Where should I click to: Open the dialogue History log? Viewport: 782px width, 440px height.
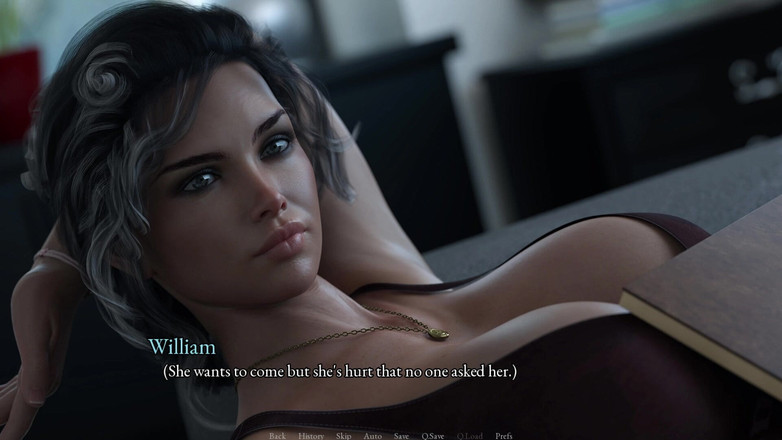pyautogui.click(x=310, y=435)
